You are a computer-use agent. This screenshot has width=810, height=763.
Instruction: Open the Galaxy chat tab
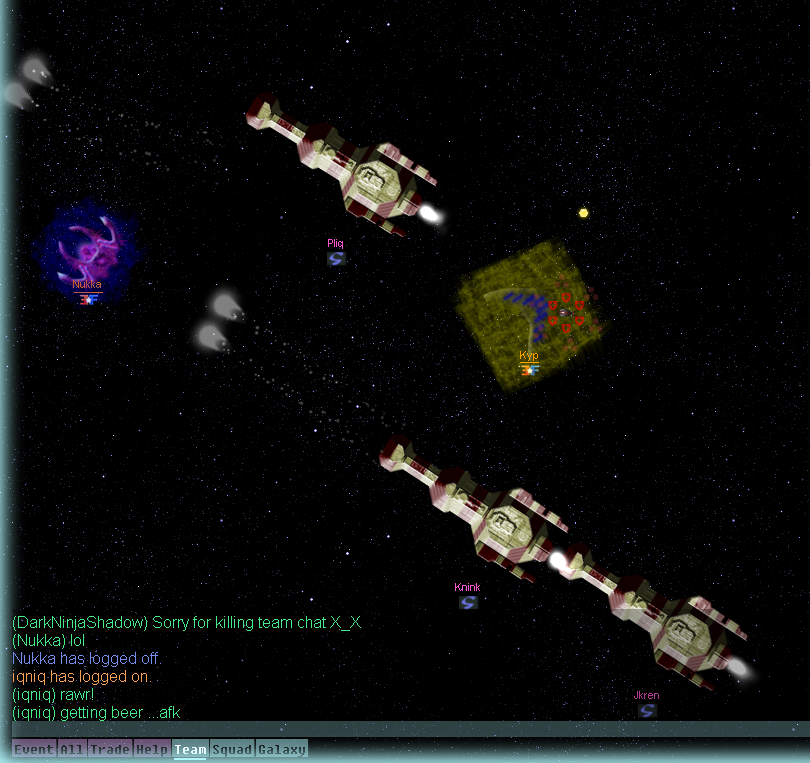282,749
